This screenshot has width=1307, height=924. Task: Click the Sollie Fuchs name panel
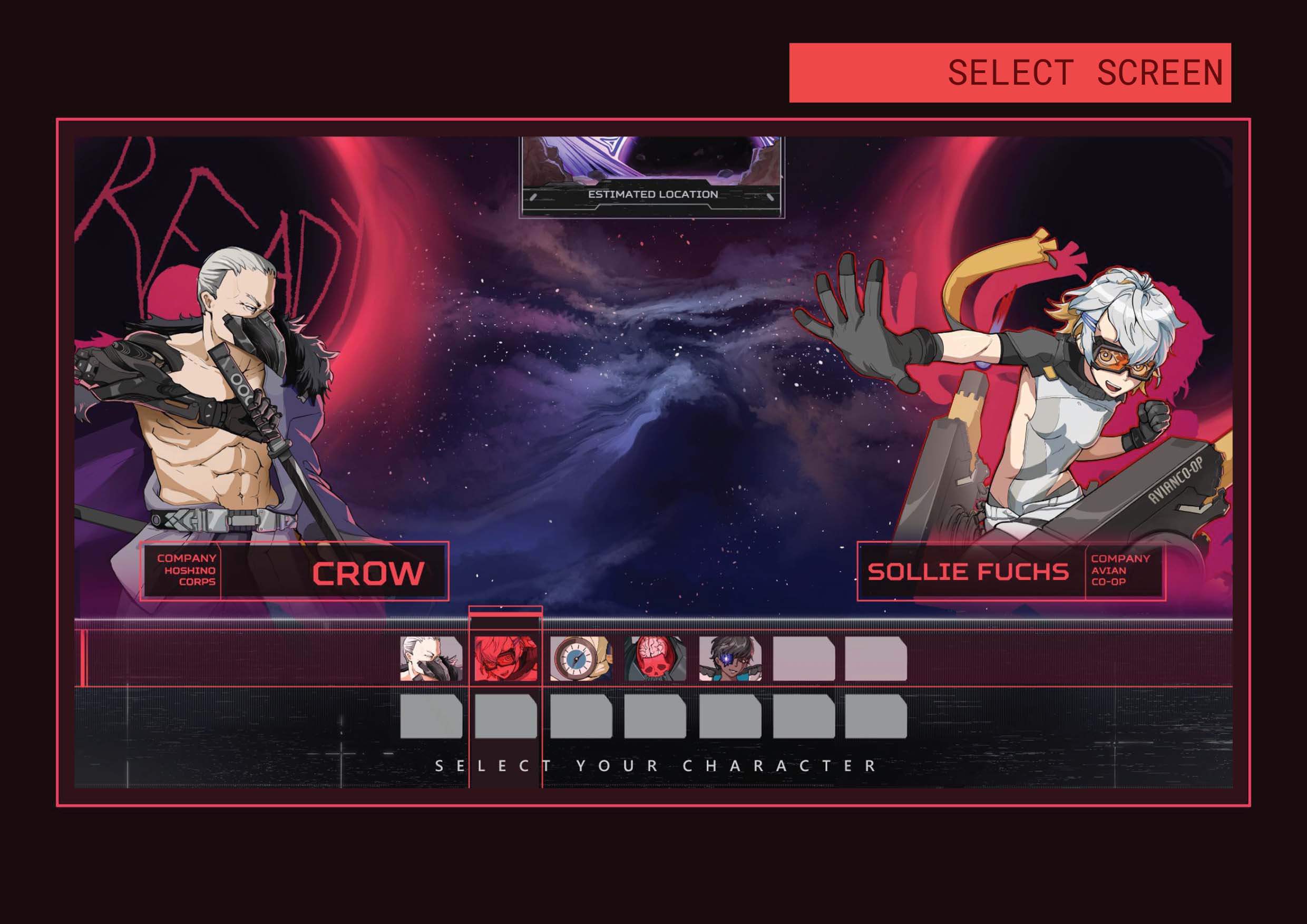point(1010,571)
